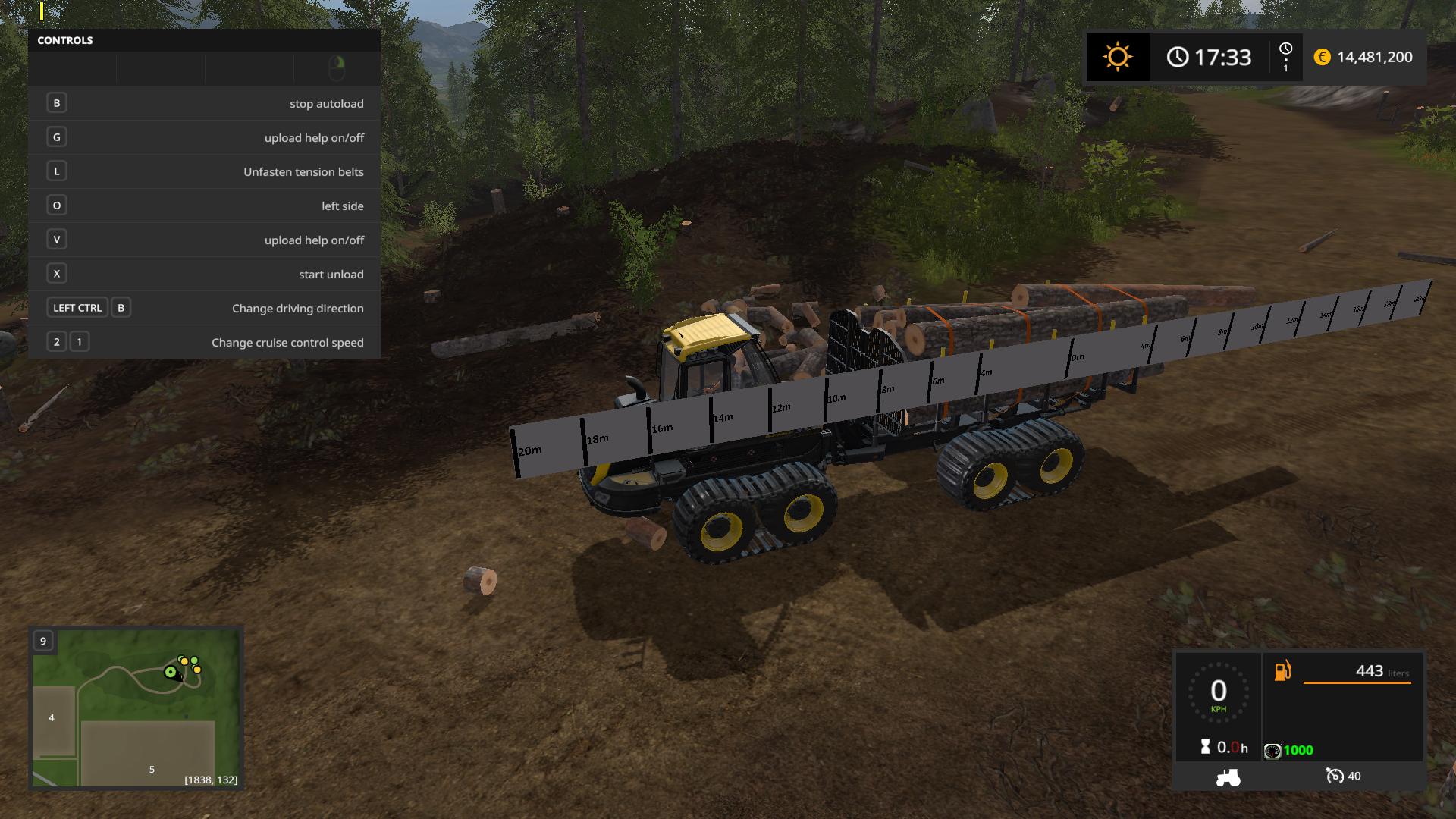Click the sun weather icon
This screenshot has height=819, width=1456.
(x=1117, y=57)
